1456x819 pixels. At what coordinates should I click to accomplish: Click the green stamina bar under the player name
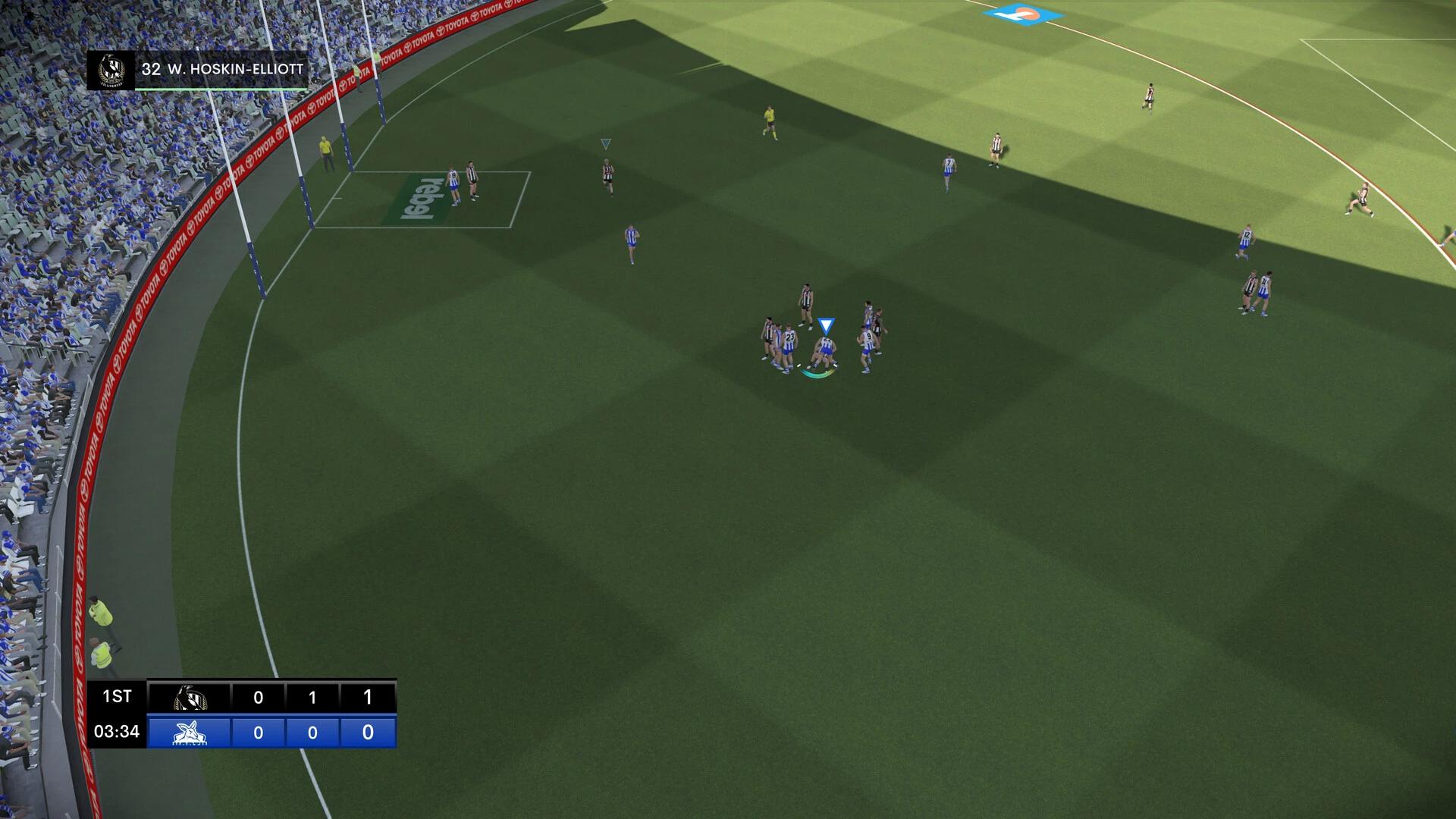click(x=220, y=89)
